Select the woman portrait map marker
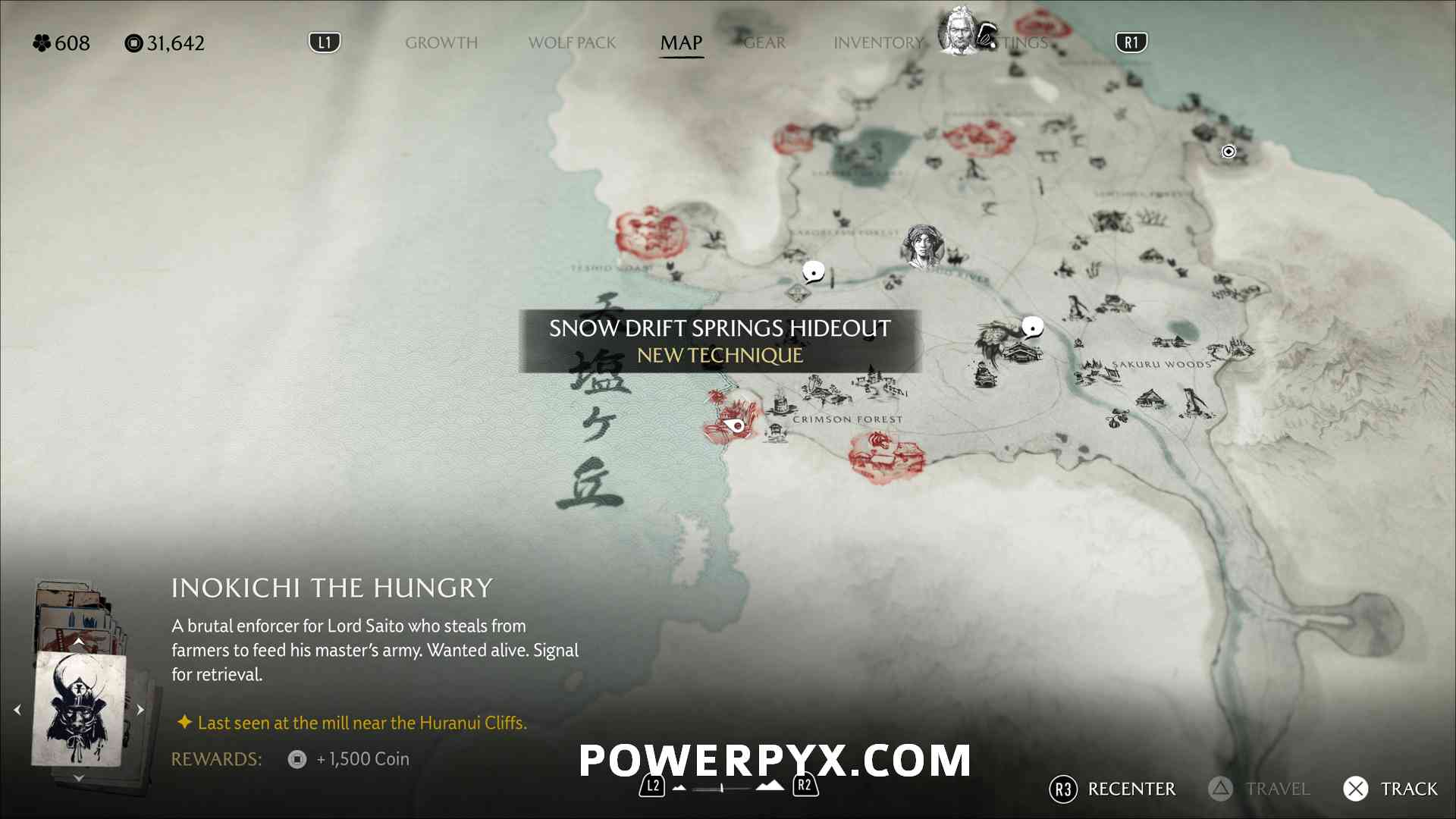 click(922, 246)
